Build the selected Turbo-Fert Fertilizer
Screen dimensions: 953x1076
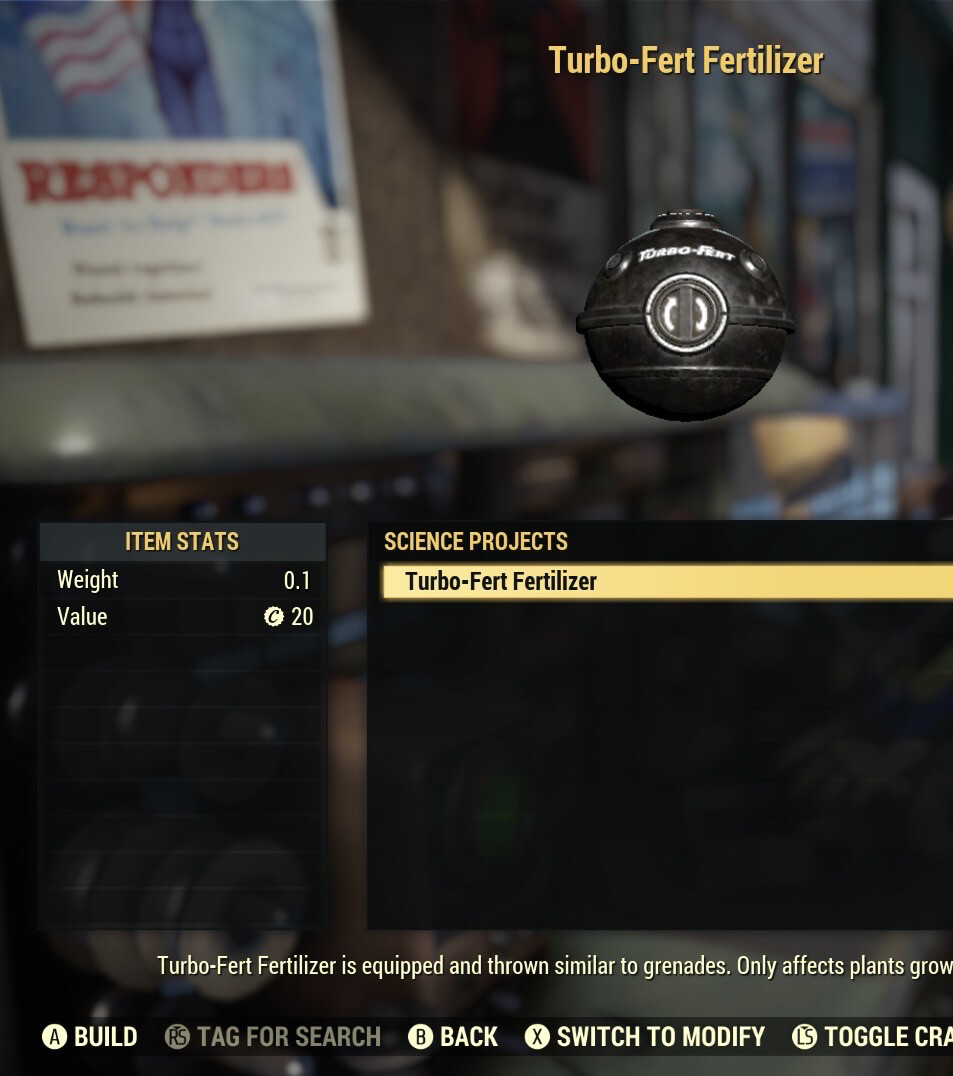tap(90, 1037)
